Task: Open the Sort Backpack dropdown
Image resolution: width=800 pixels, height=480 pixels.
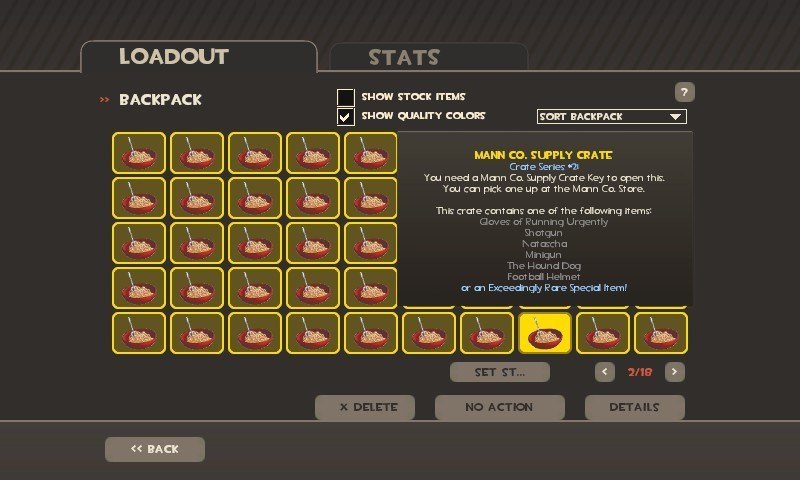Action: pyautogui.click(x=611, y=117)
